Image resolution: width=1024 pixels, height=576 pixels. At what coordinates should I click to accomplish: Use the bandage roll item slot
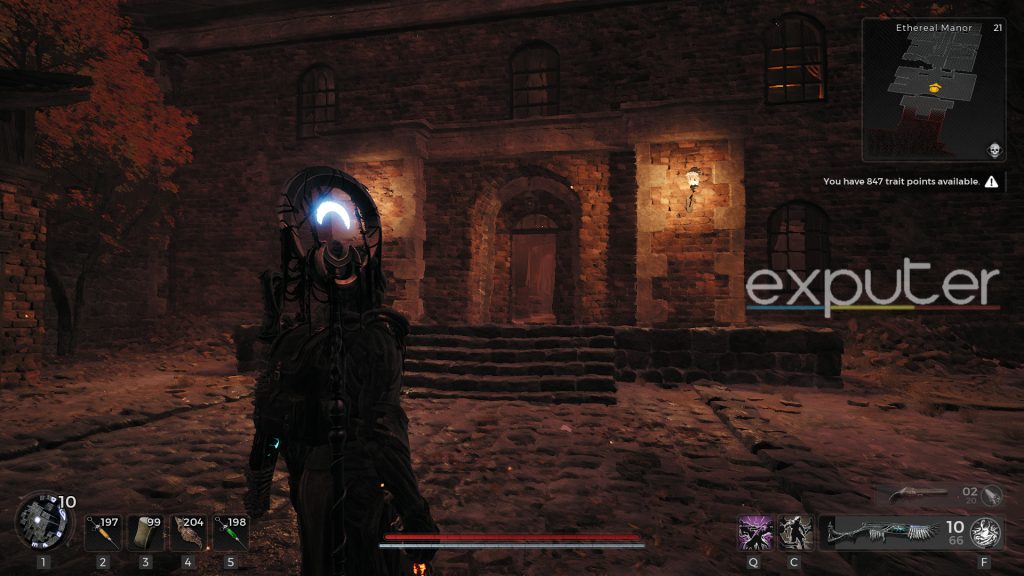146,532
